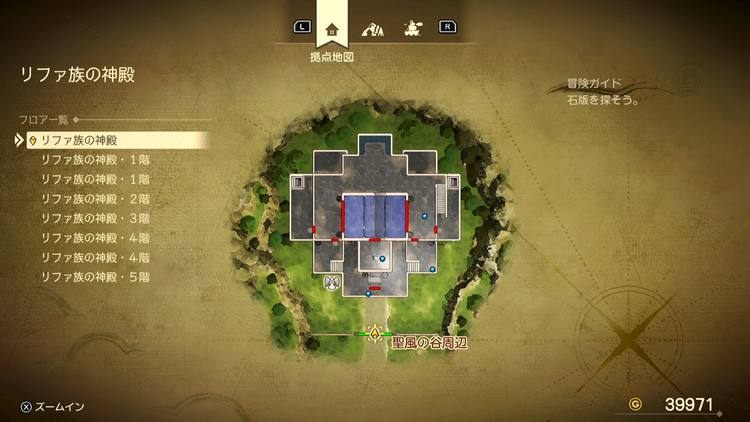Click the winged goddess statue map marker
The height and width of the screenshot is (422, 750).
330,284
